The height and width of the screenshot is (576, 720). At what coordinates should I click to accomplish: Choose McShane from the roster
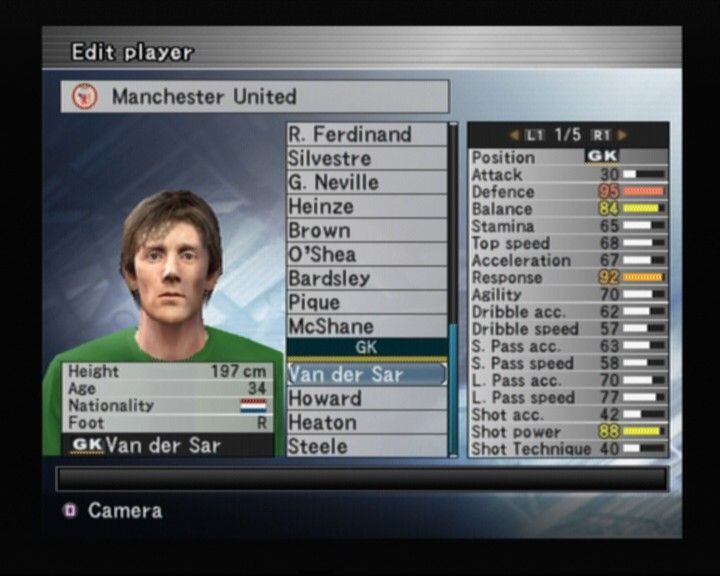point(365,326)
